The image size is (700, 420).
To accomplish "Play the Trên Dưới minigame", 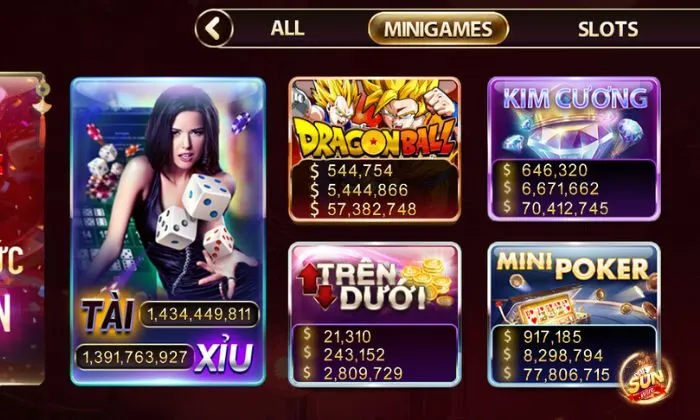I will (x=374, y=313).
